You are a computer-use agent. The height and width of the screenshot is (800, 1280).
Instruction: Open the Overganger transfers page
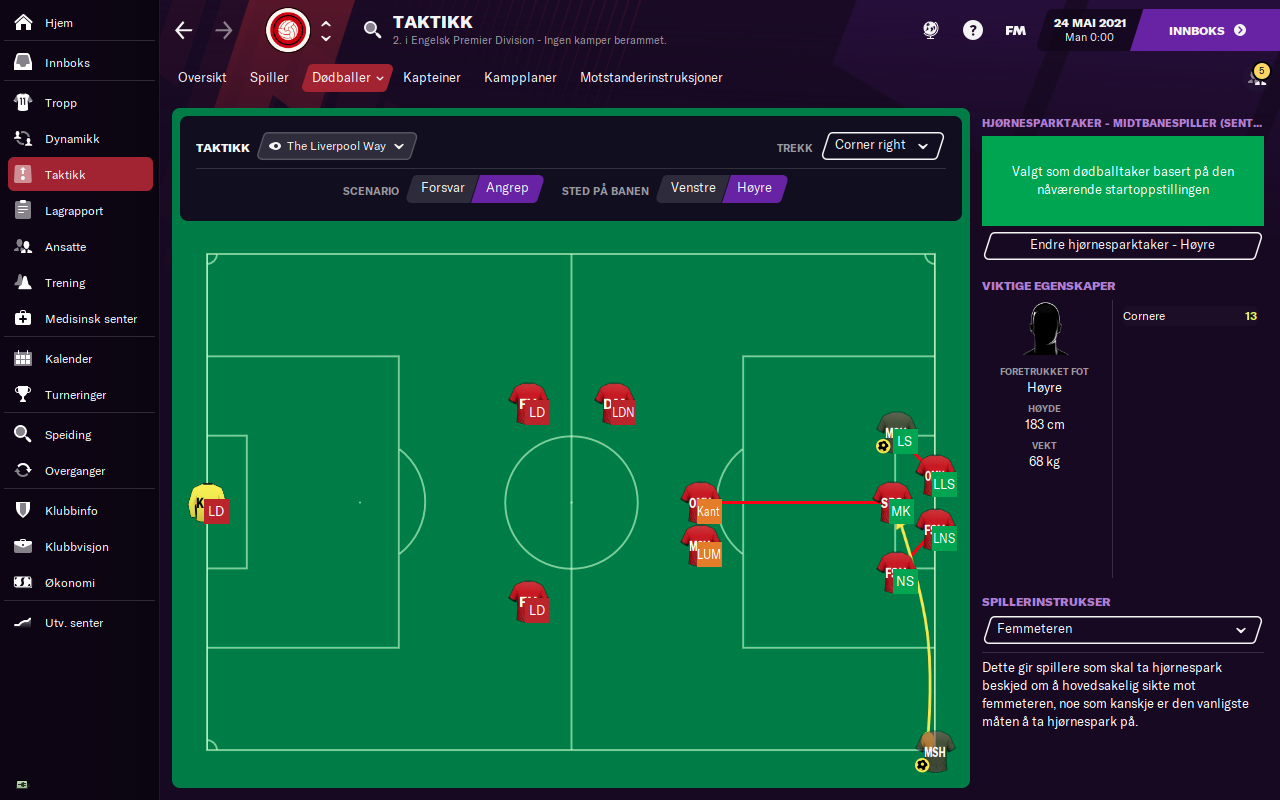[74, 471]
